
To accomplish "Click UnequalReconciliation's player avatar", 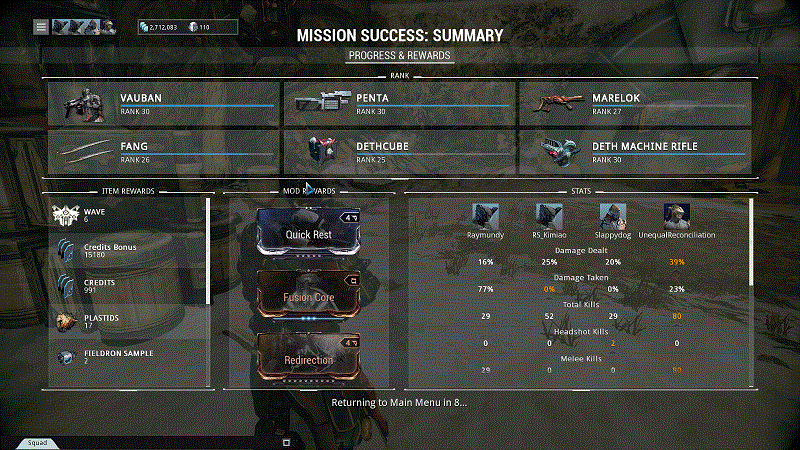I will (x=677, y=215).
